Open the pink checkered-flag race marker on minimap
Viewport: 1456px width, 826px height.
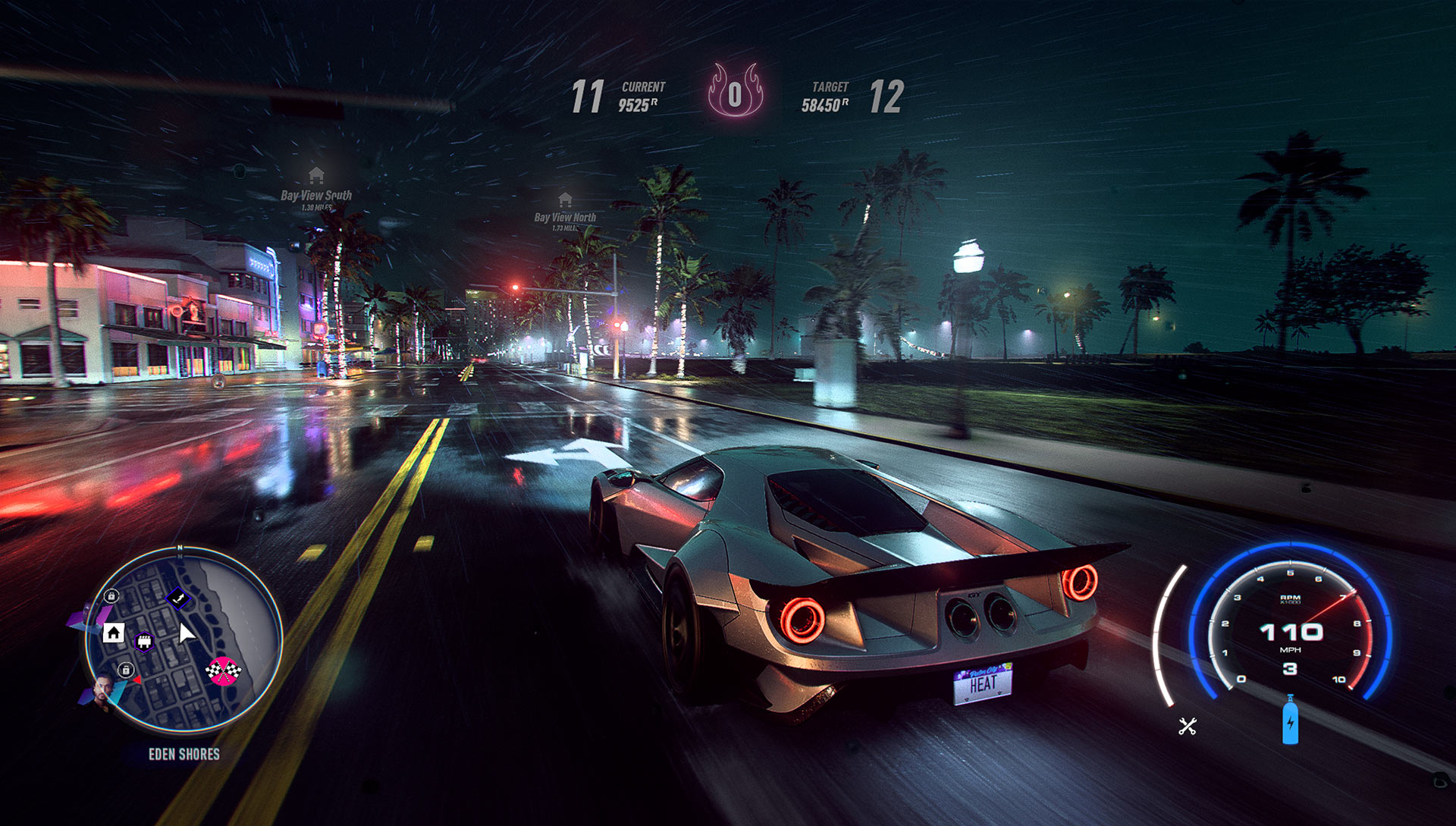224,671
